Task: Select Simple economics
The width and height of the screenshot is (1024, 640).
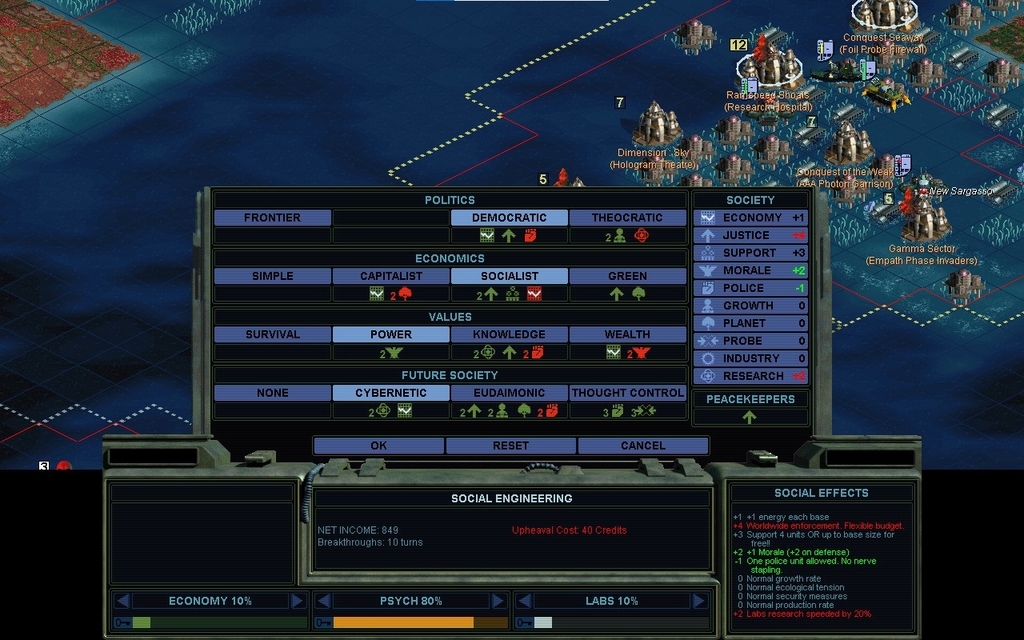Action: point(272,276)
